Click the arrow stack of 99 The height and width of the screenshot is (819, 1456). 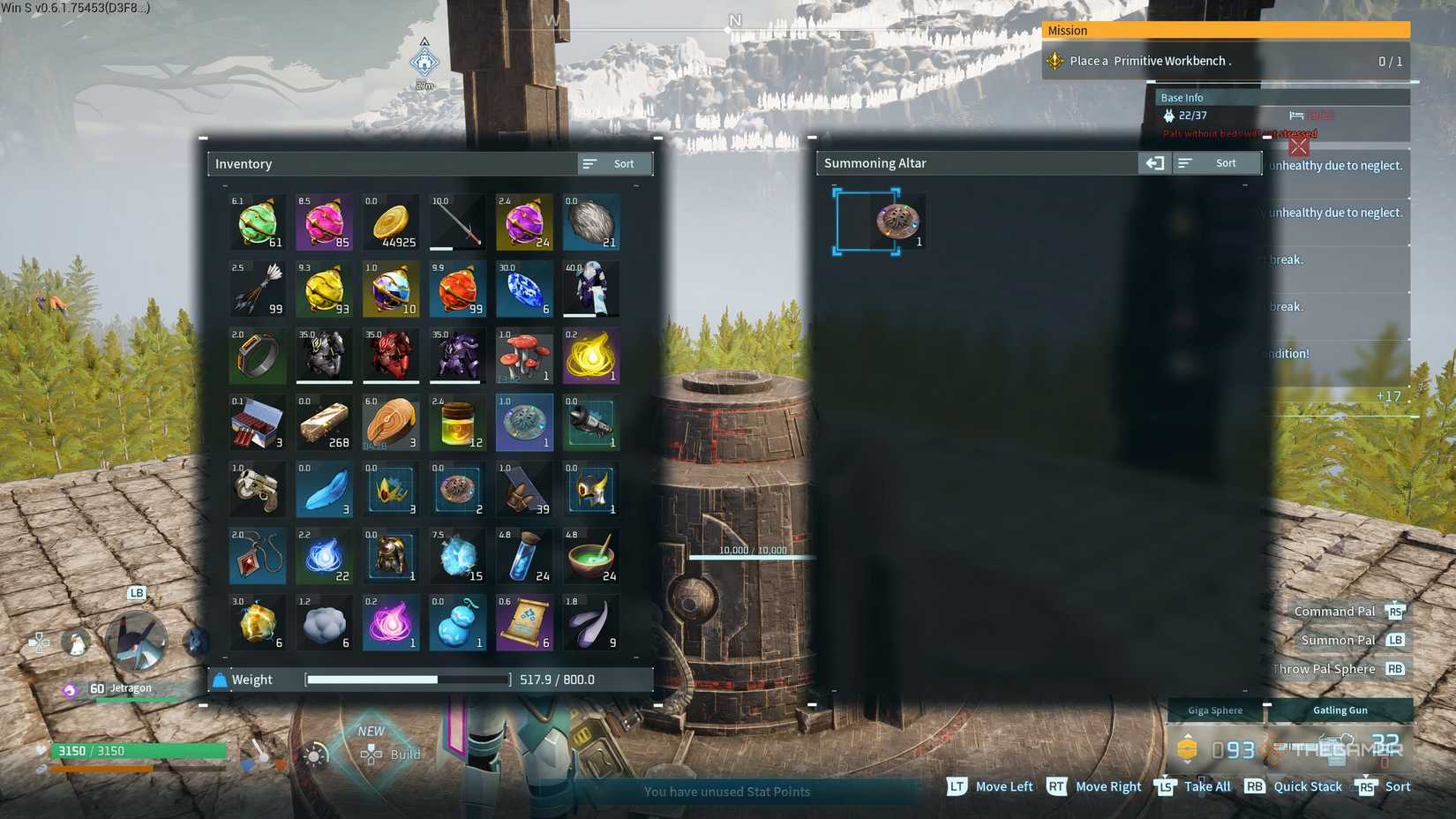coord(257,289)
